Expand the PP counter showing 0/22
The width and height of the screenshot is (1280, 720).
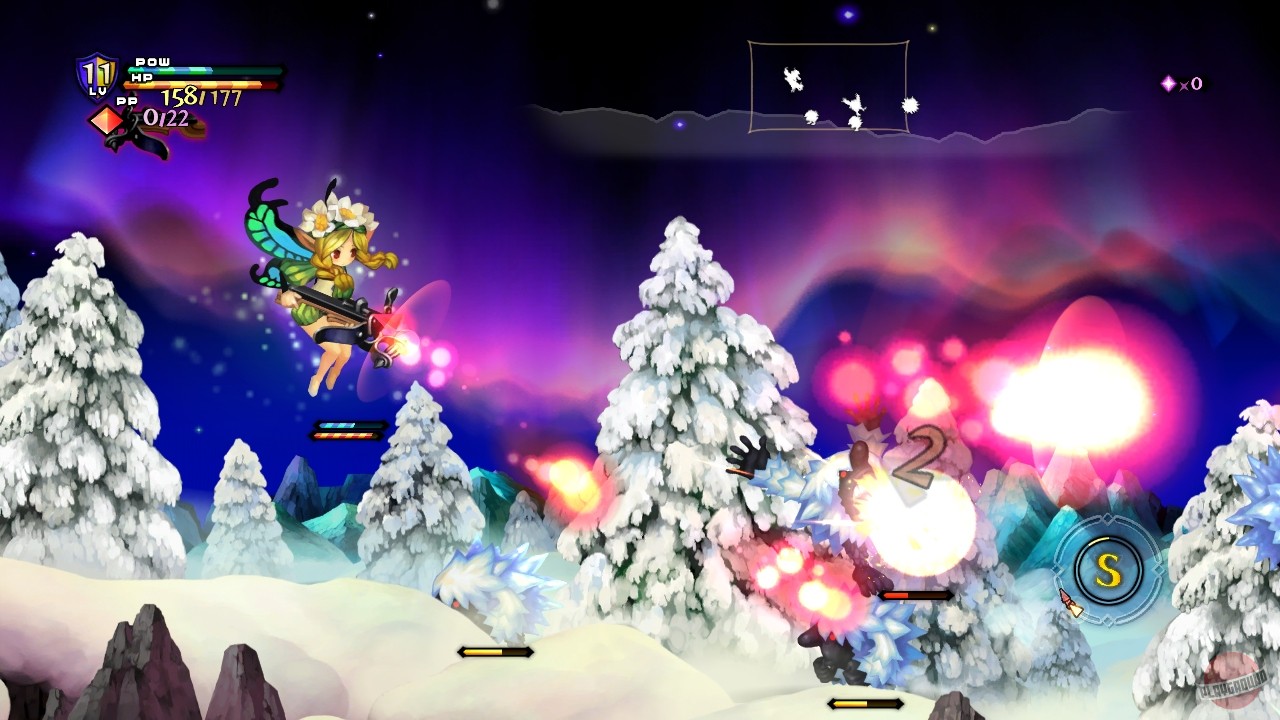[166, 118]
